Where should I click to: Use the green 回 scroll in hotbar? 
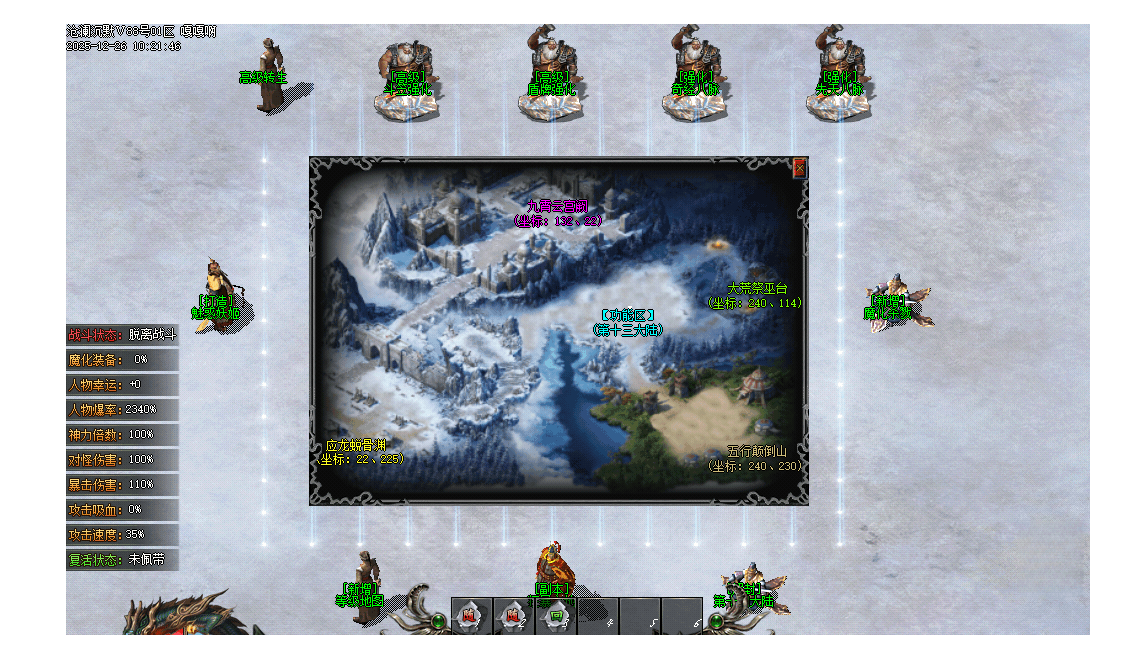(555, 617)
